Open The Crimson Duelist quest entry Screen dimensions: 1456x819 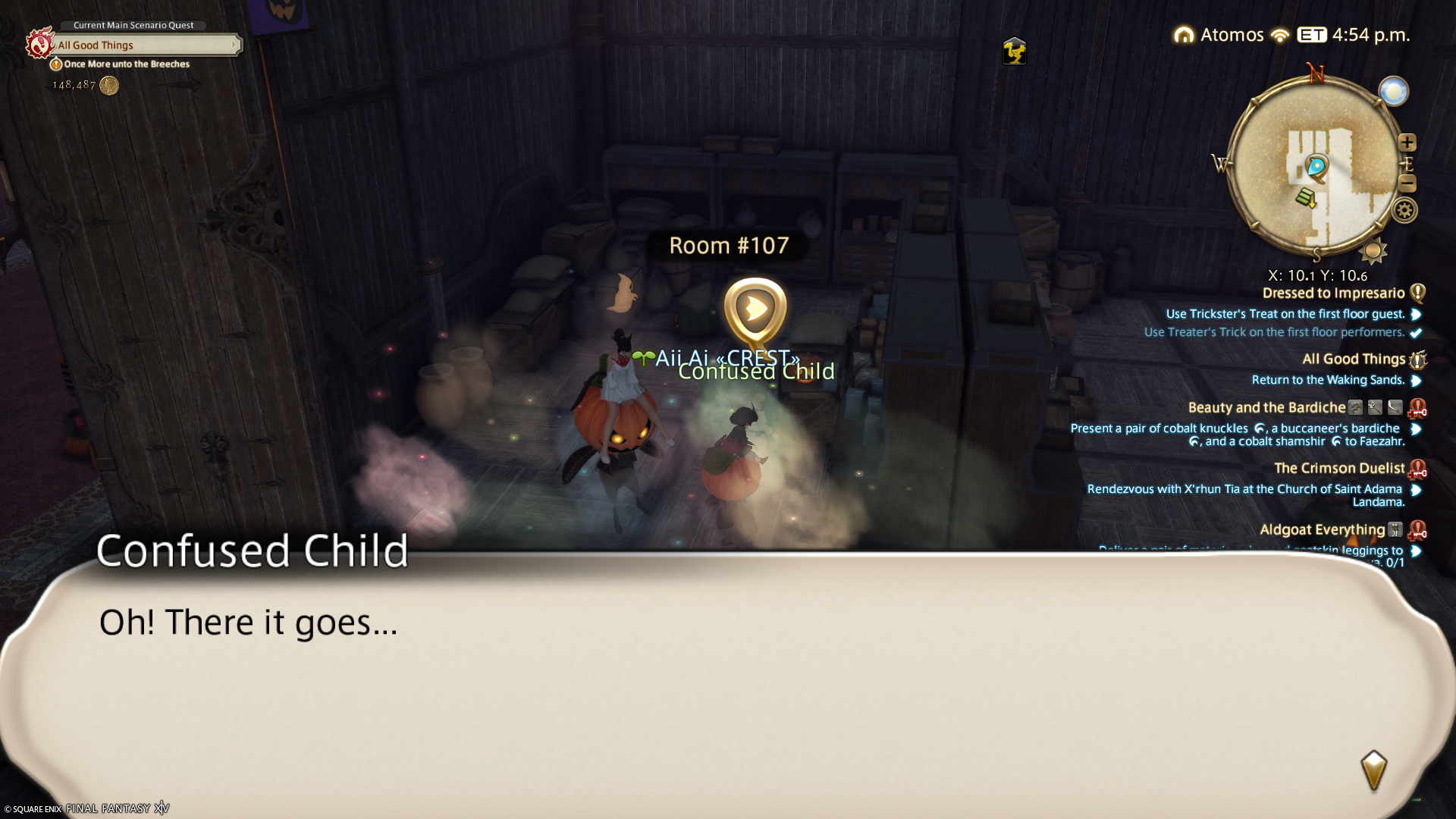[1338, 469]
